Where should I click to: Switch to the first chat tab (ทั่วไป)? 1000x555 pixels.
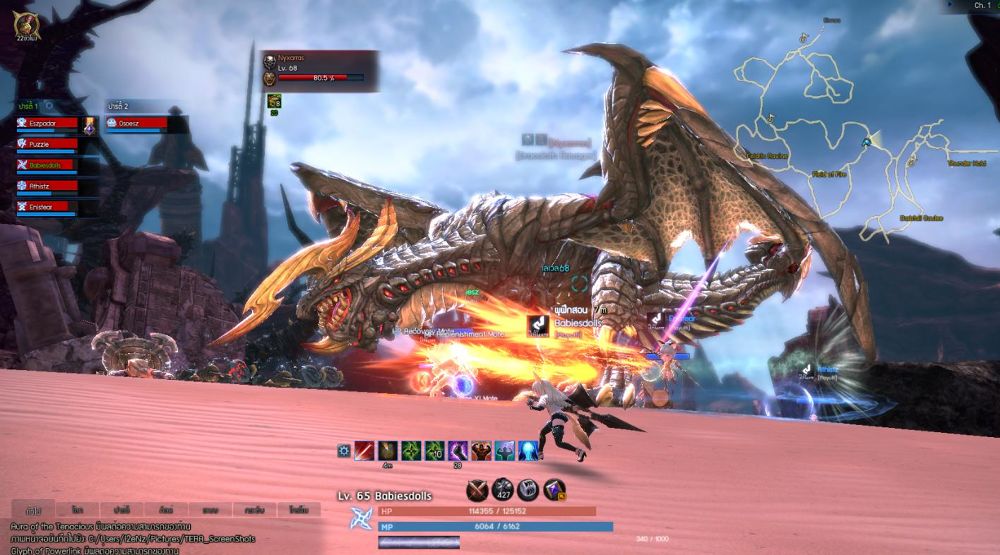(33, 509)
